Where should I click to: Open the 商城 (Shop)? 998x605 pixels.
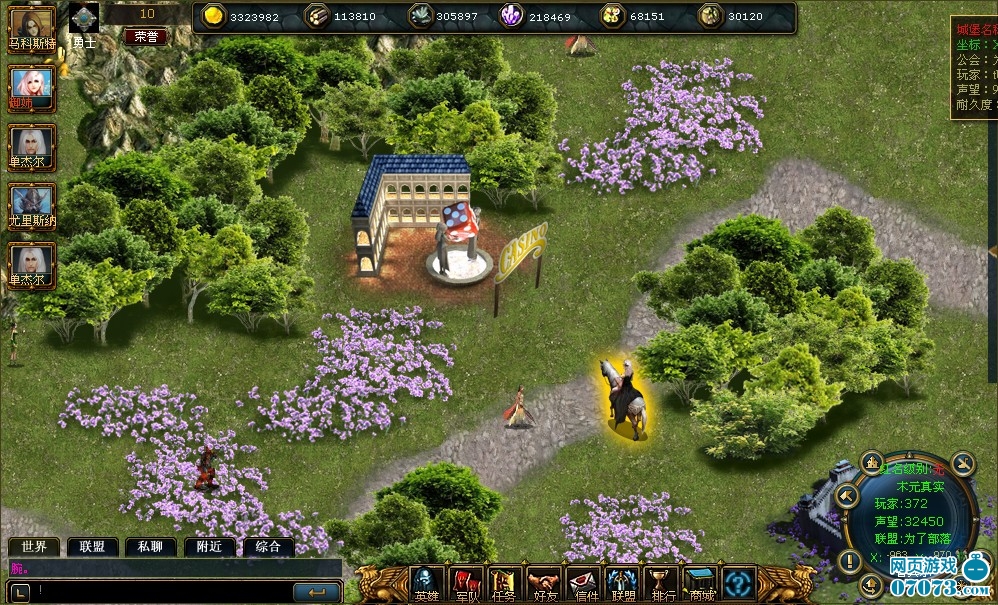click(x=700, y=584)
